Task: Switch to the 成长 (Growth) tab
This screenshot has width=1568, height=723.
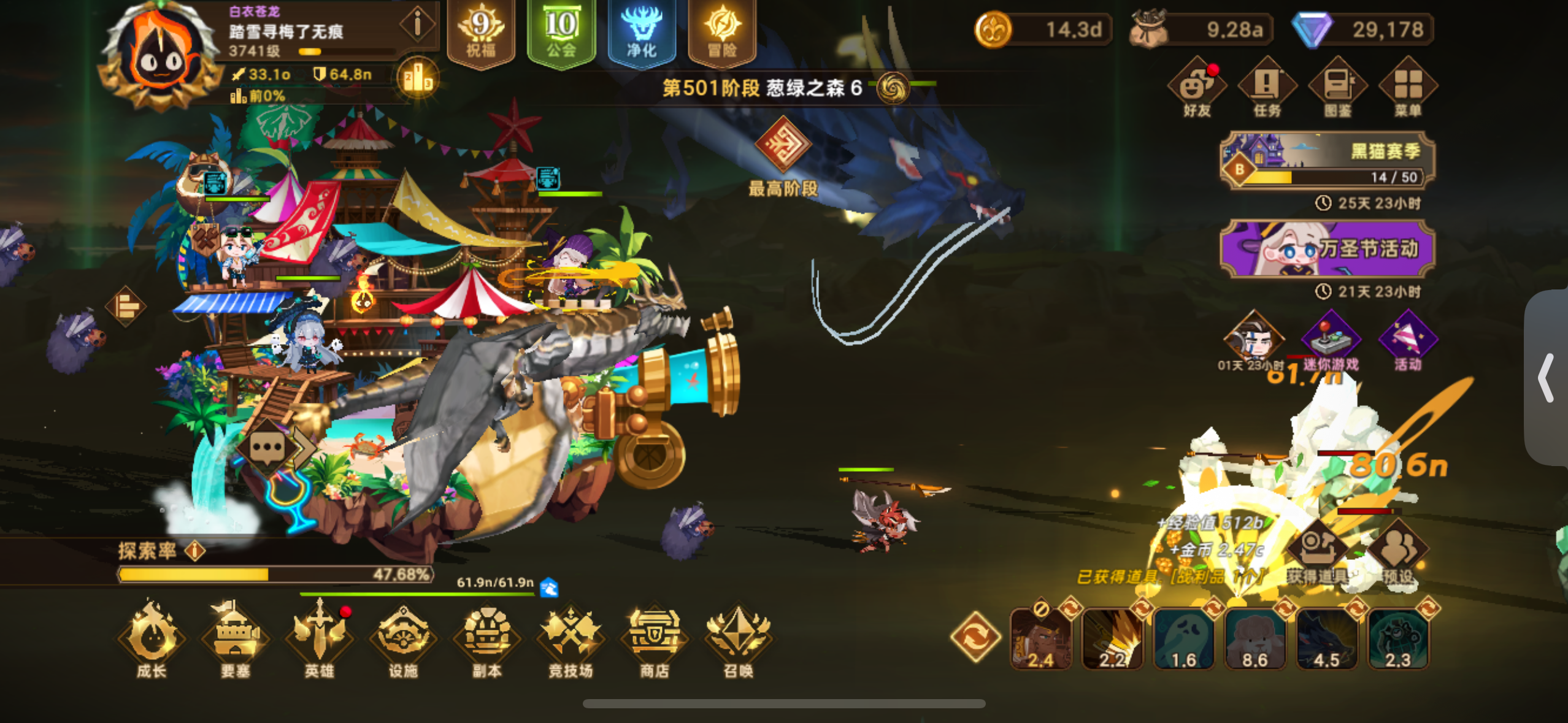Action: (x=151, y=638)
